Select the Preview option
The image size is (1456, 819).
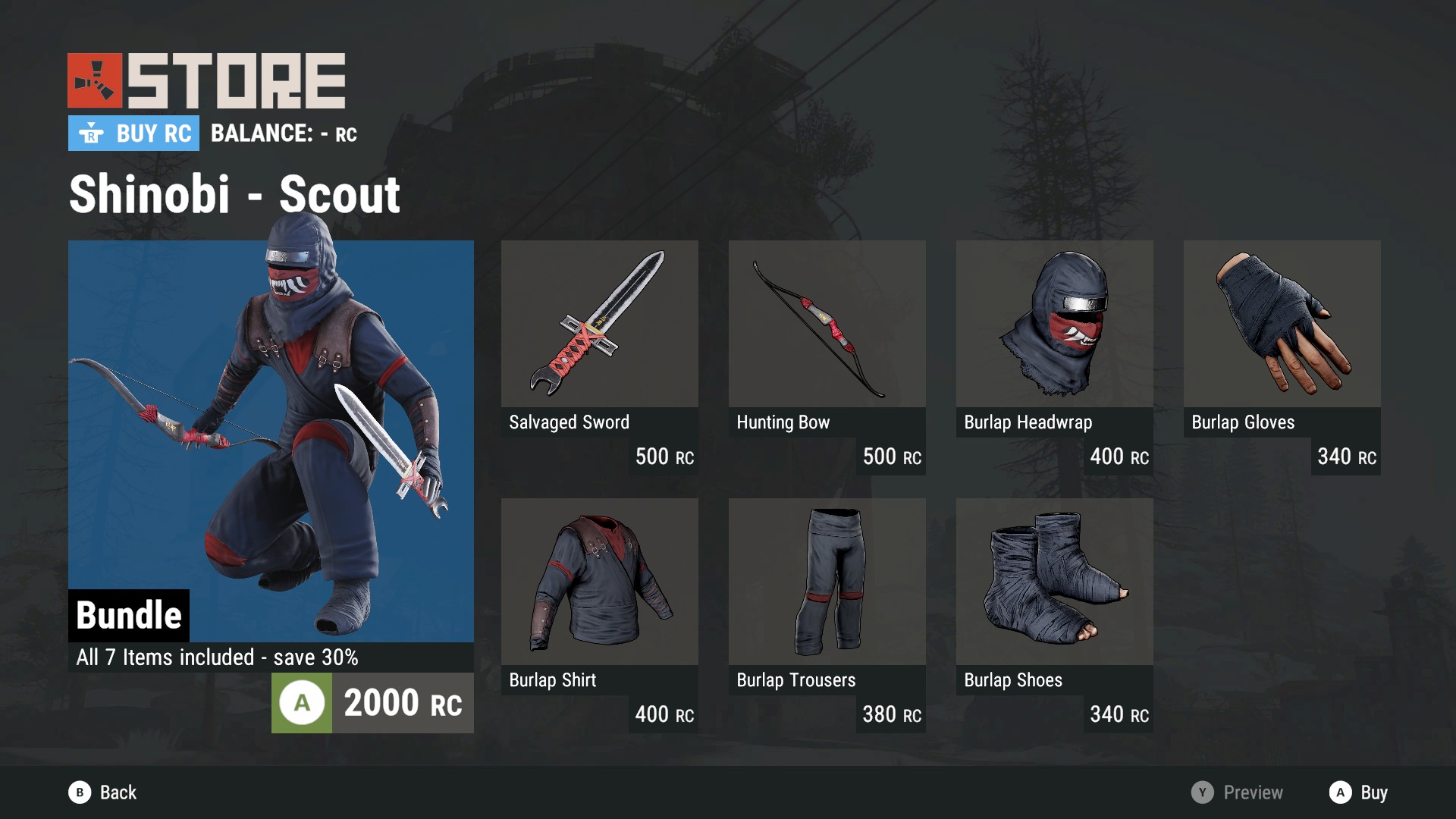pyautogui.click(x=1252, y=792)
